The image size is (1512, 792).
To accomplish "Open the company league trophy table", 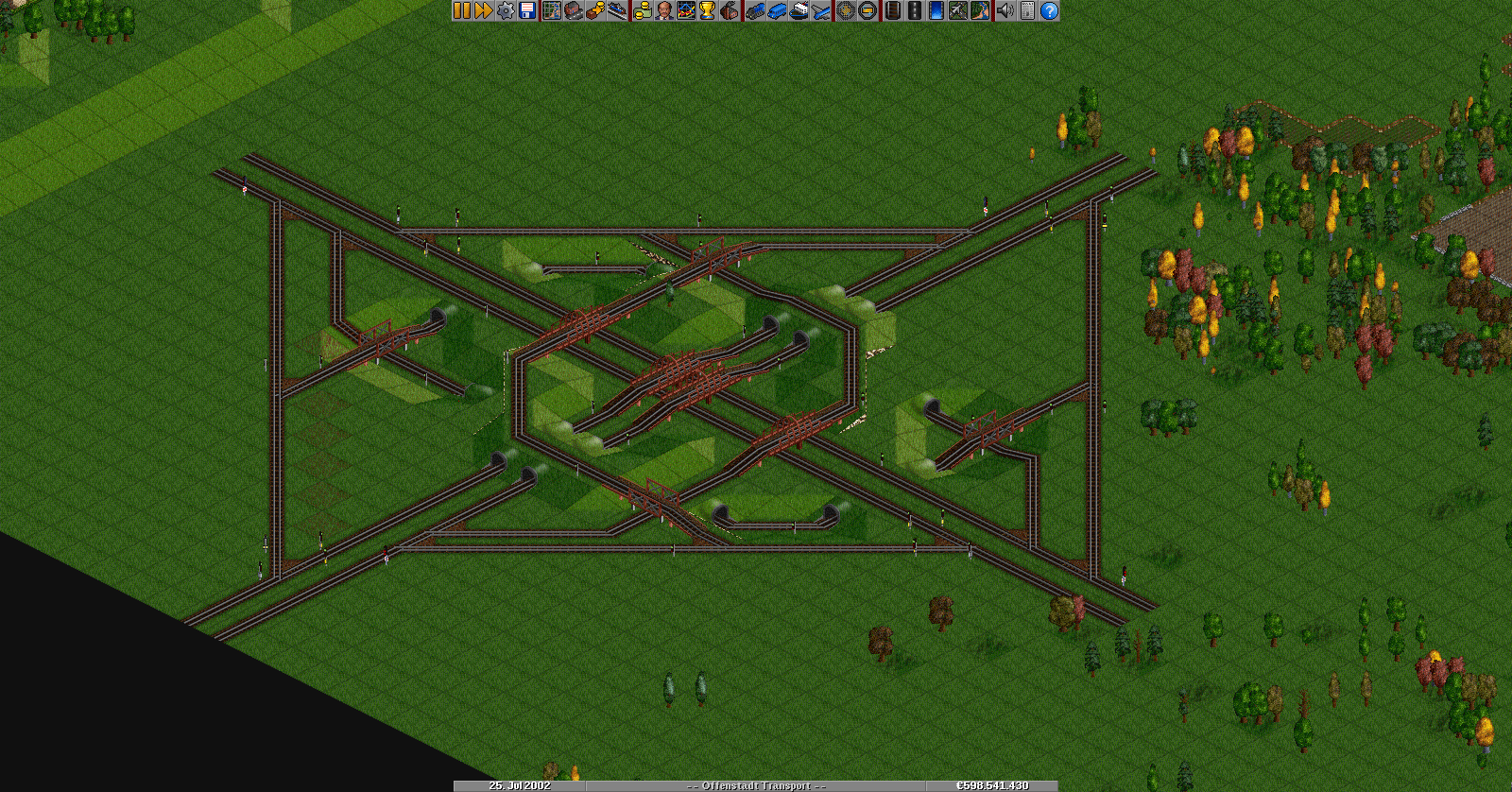I will [707, 10].
